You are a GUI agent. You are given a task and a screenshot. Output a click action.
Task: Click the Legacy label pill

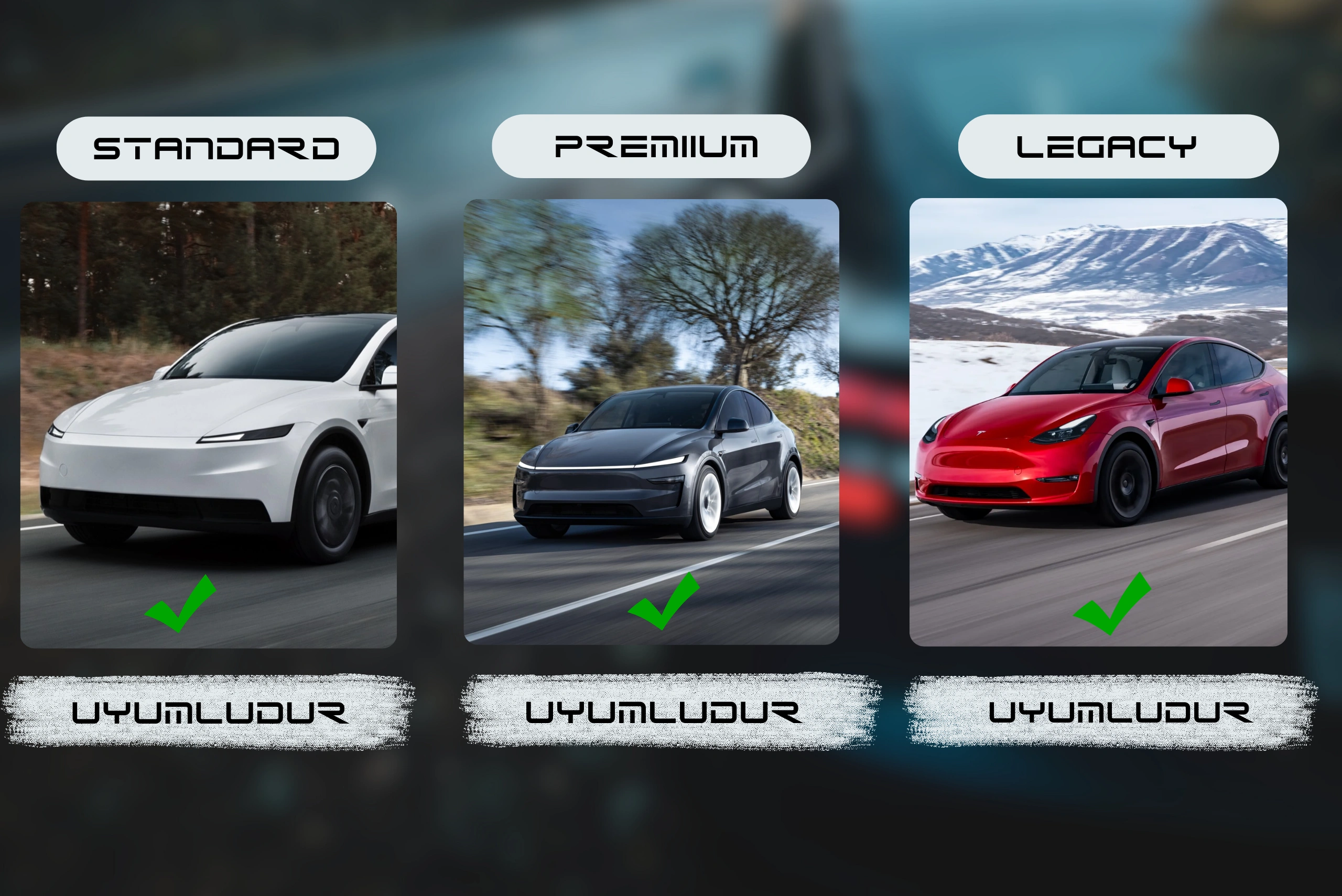click(1118, 146)
